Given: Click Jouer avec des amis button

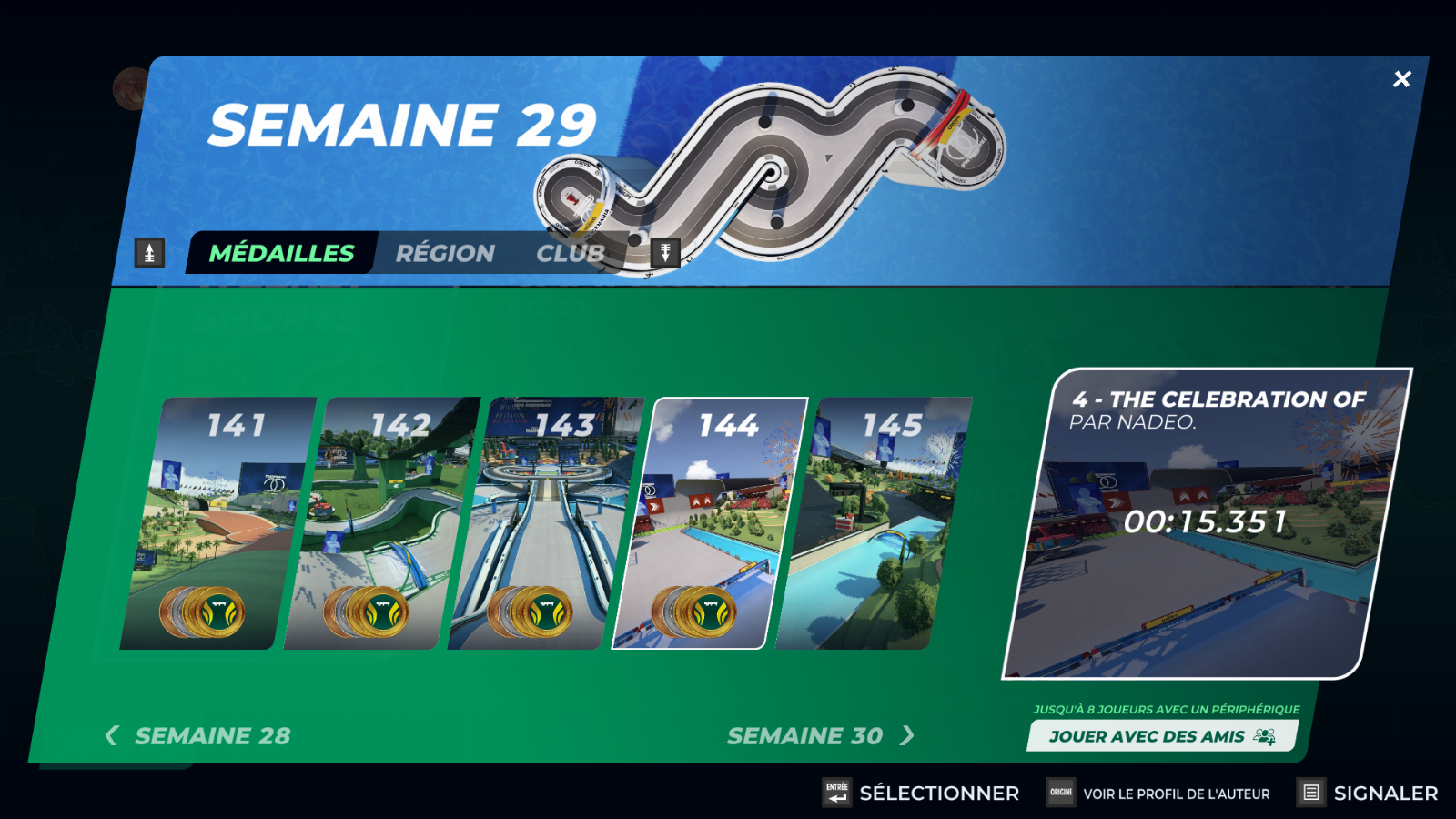Looking at the screenshot, I should 1162,736.
